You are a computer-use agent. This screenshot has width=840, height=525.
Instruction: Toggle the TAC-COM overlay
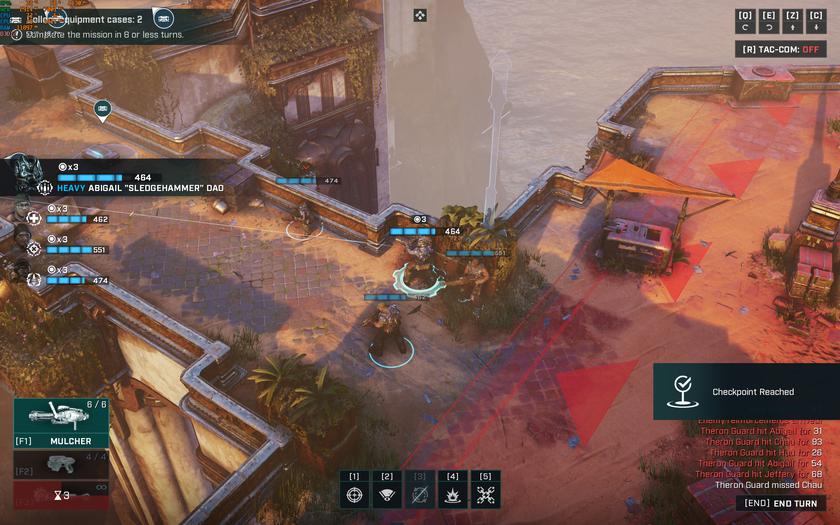(x=781, y=49)
